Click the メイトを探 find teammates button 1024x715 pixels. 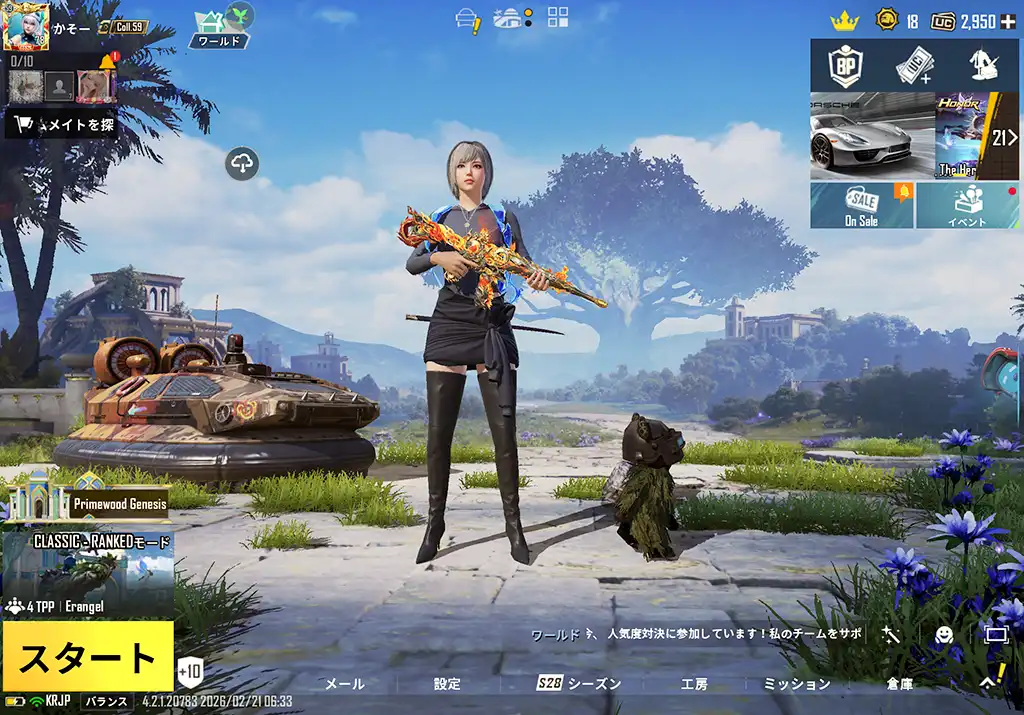64,125
